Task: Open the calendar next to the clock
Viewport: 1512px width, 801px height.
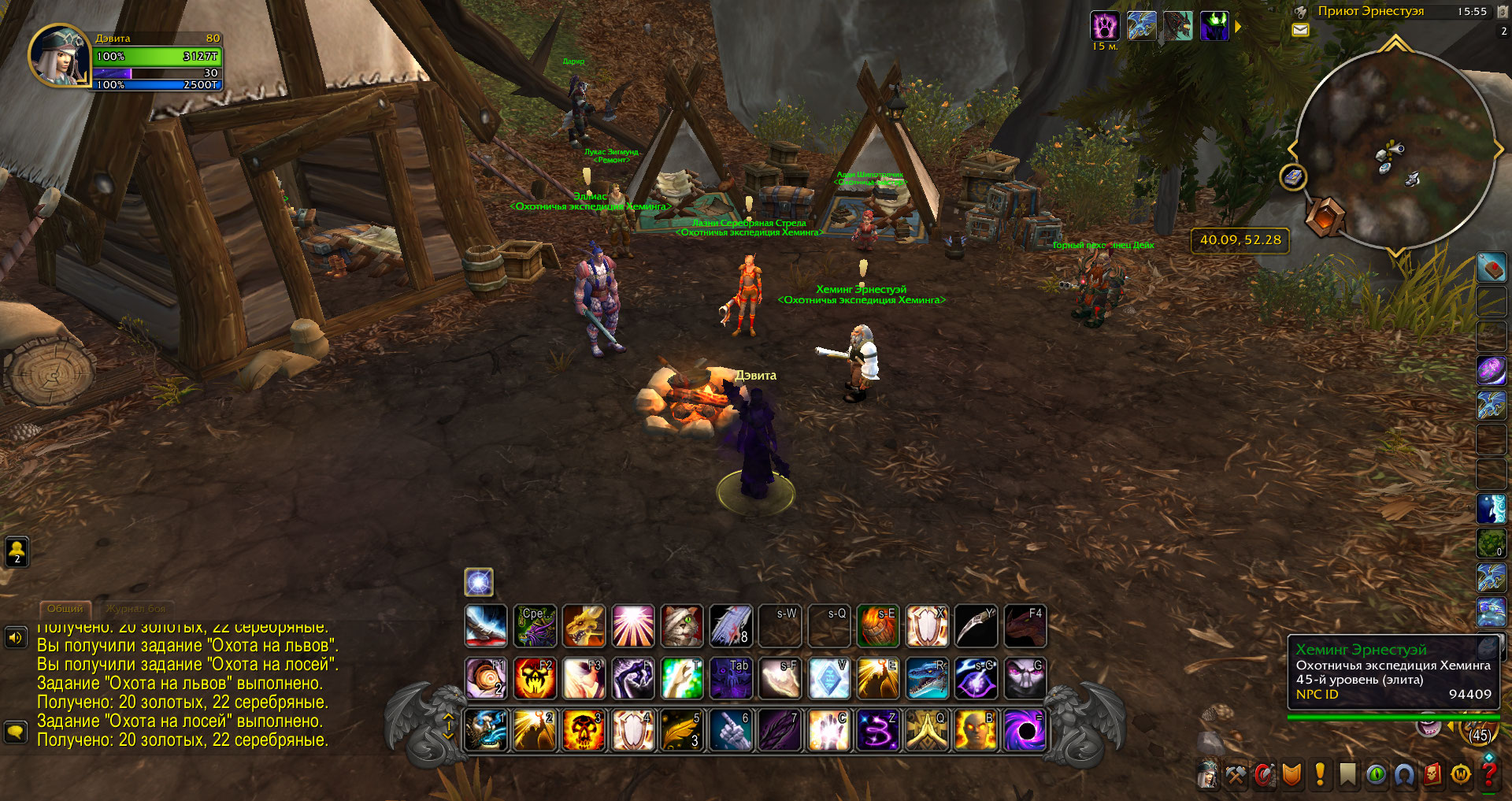Action: [x=1503, y=11]
